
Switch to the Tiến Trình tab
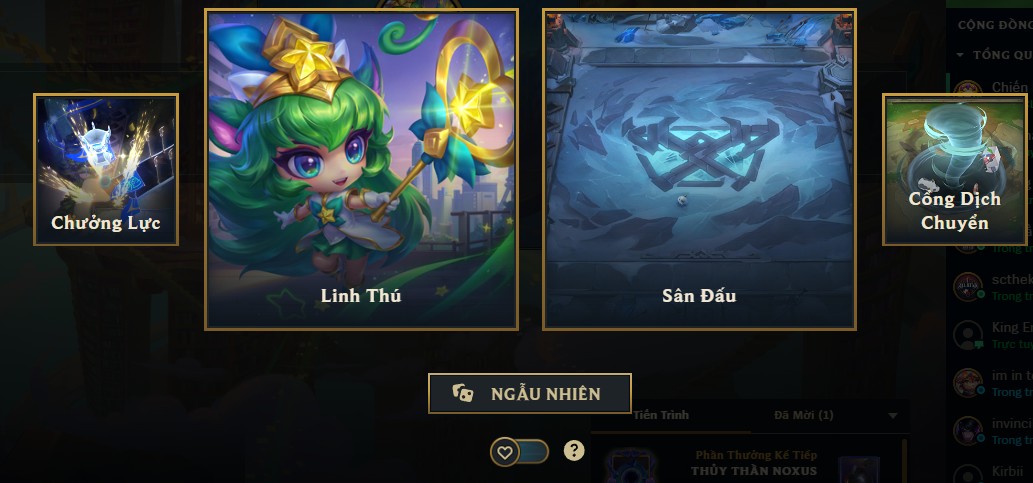[x=660, y=415]
